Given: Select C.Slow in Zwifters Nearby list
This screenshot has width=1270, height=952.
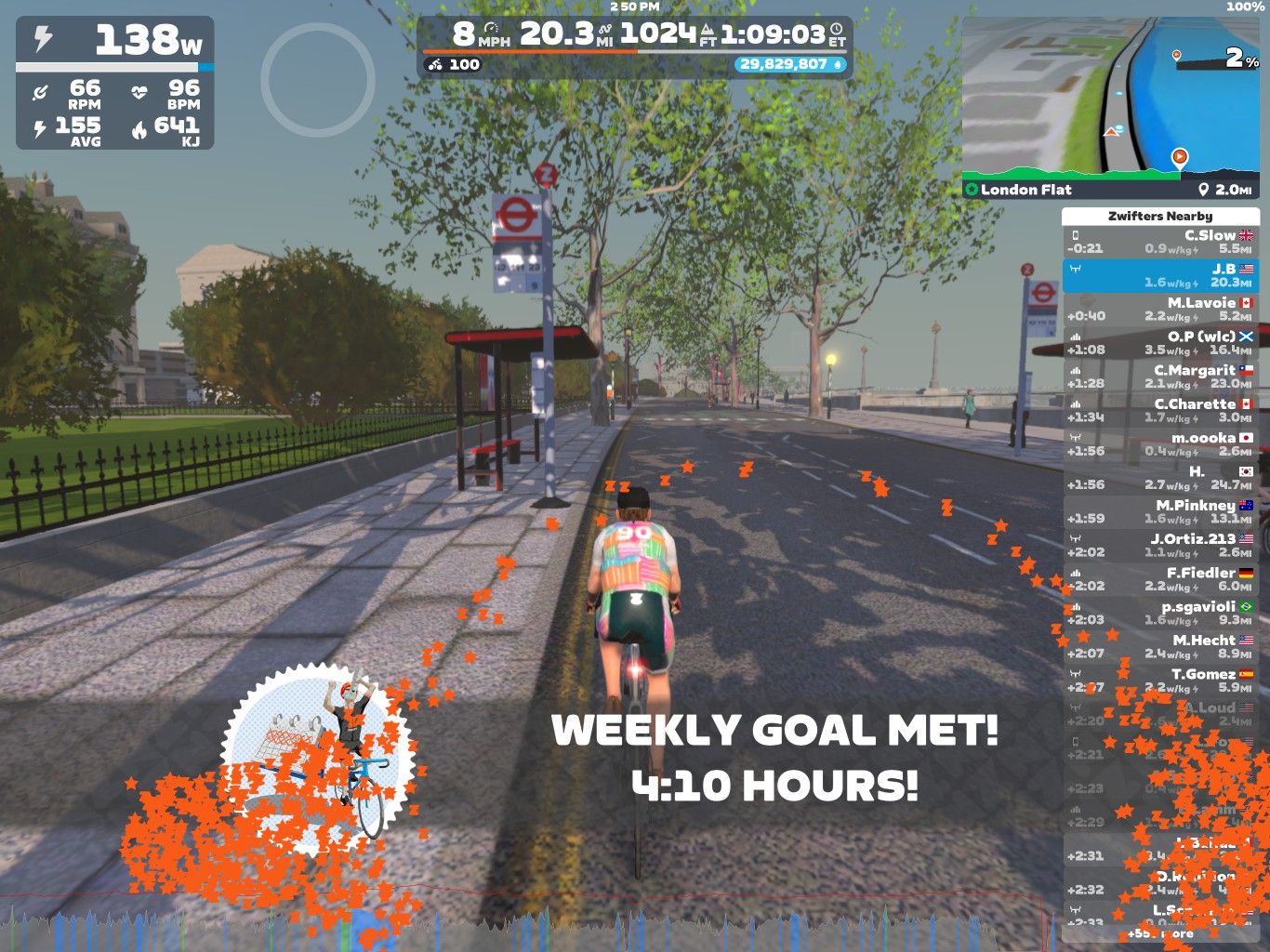Looking at the screenshot, I should (1160, 242).
